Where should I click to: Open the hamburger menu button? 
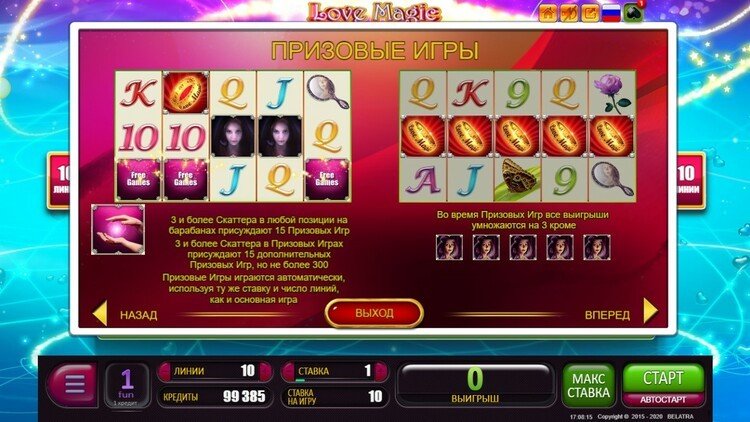72,385
